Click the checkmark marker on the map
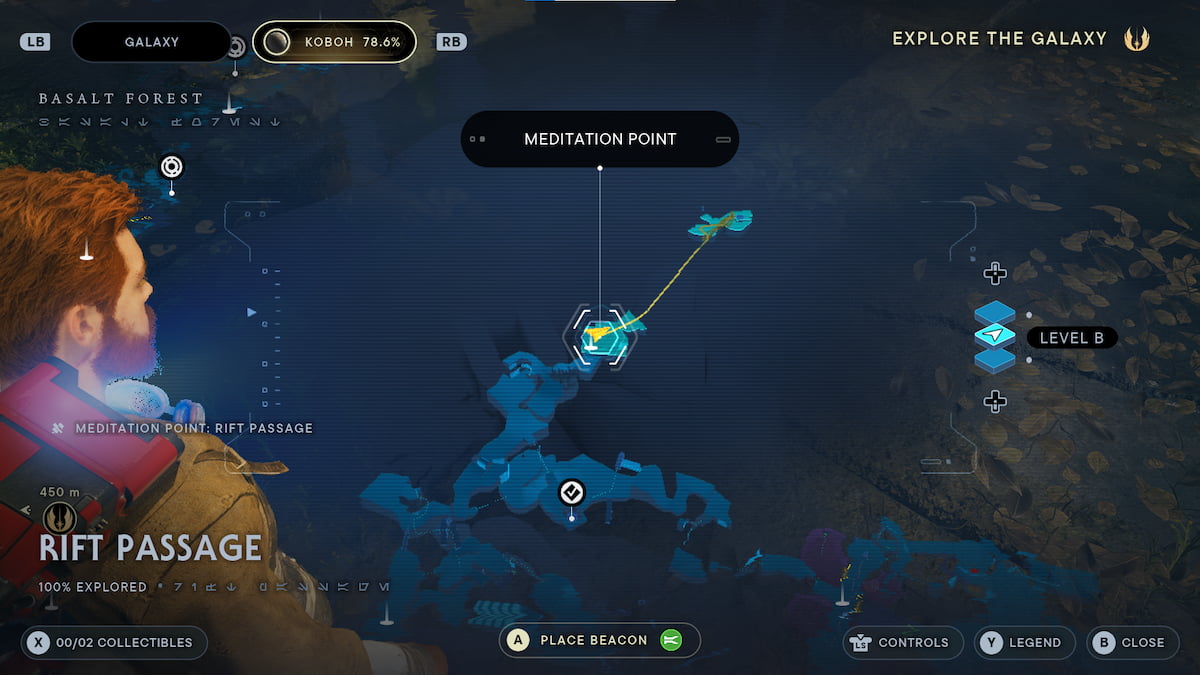The image size is (1200, 675). pos(571,492)
